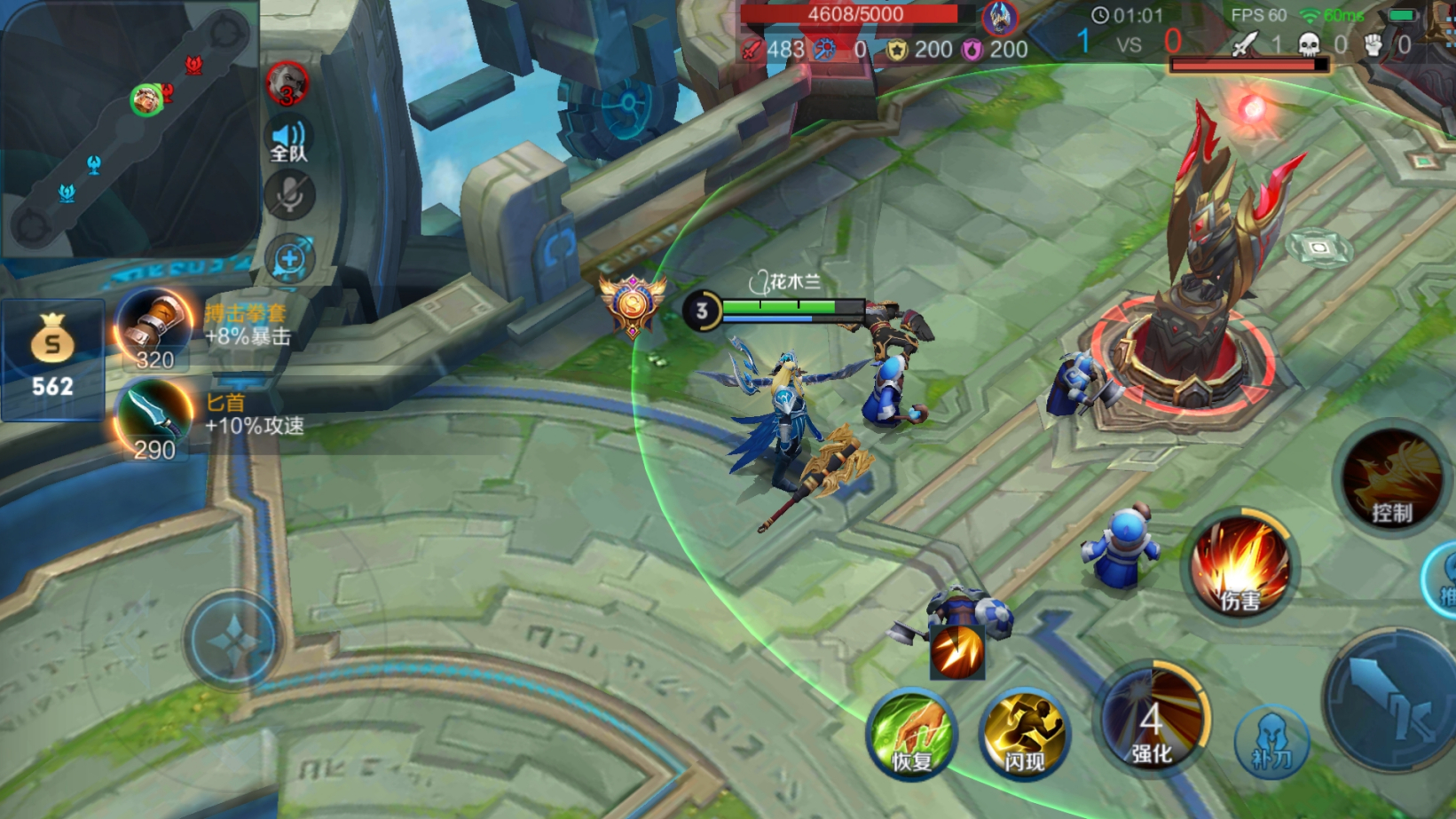Cast the 控制 control skill
The image size is (1456, 819).
point(1390,479)
